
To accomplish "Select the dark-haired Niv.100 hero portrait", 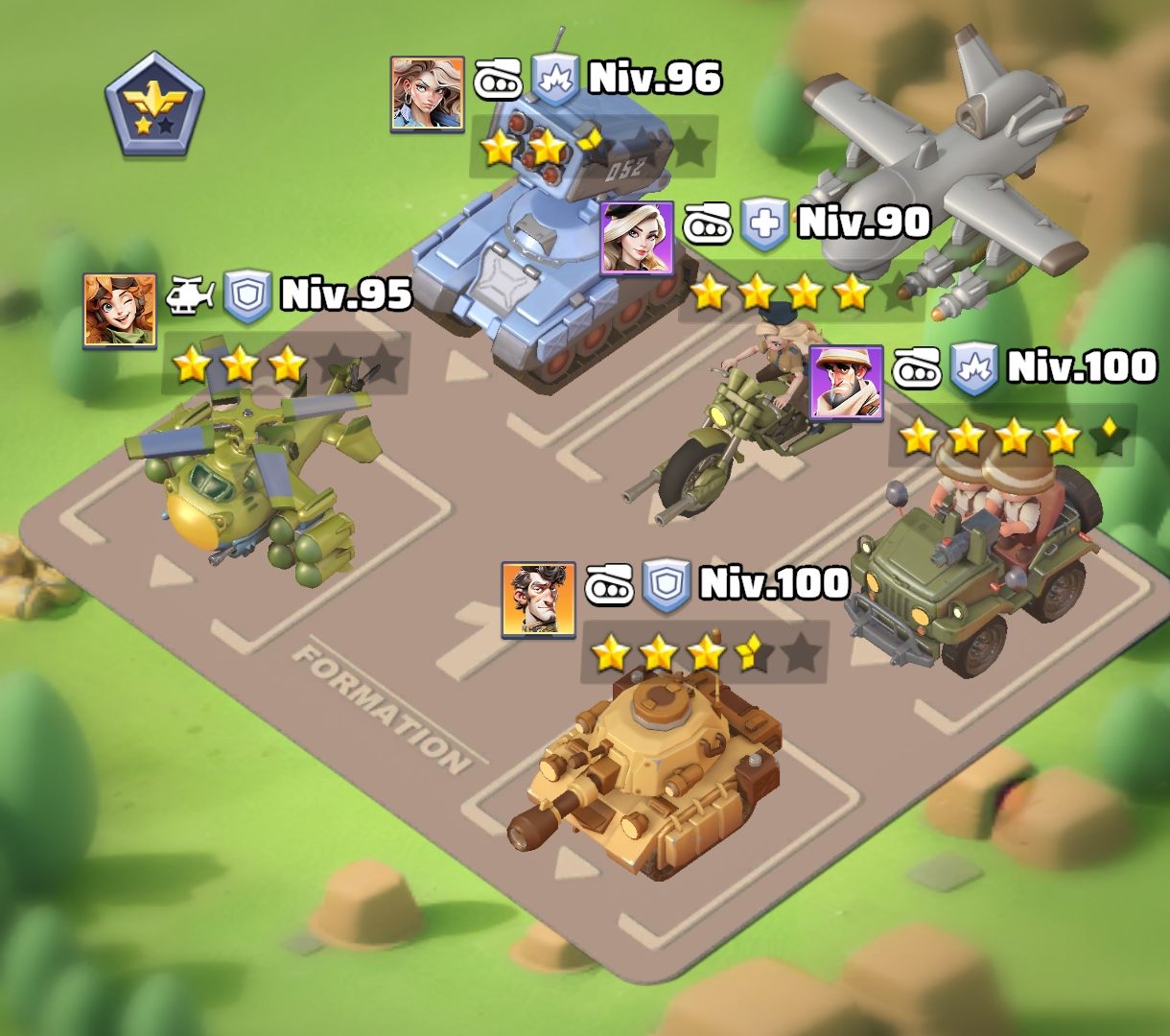I will 538,600.
